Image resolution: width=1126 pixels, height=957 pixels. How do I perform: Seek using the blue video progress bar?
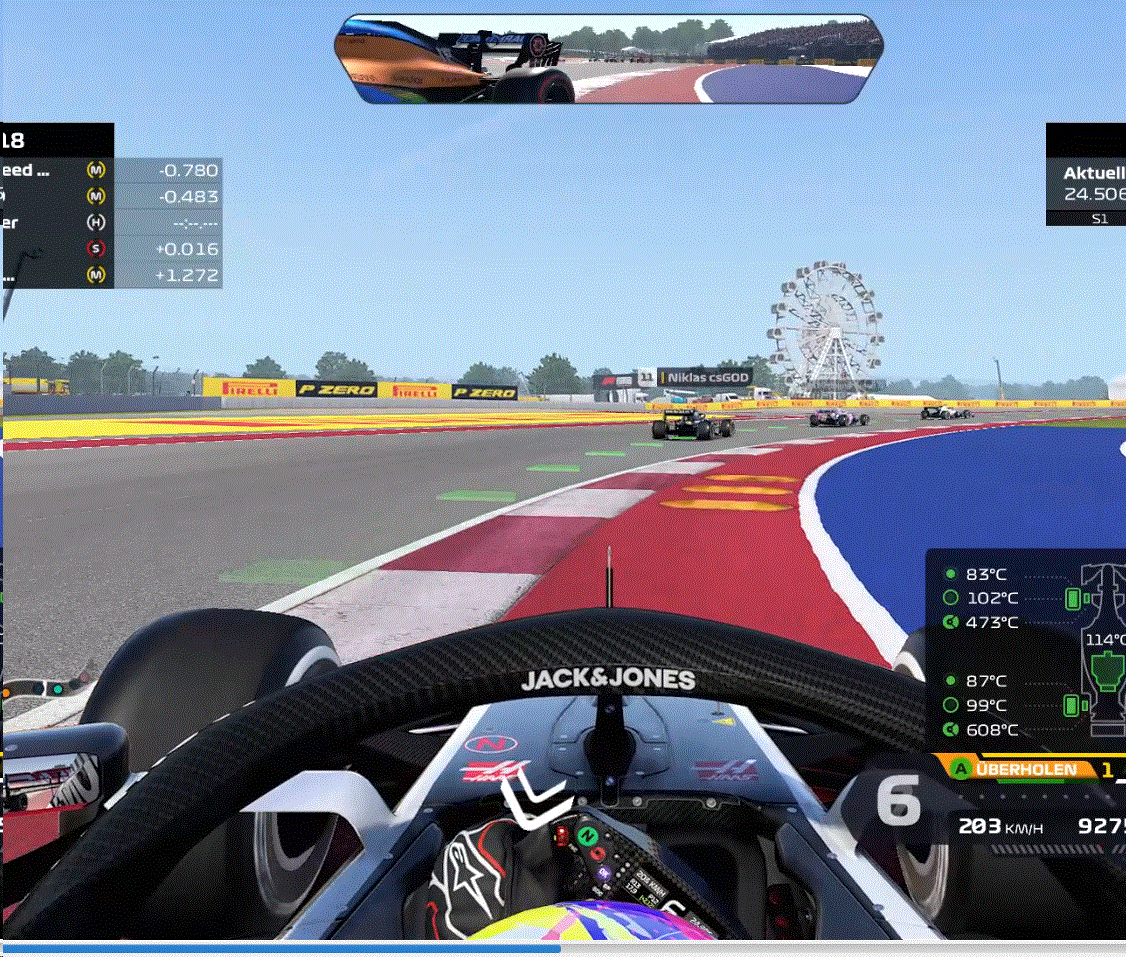[x=280, y=948]
